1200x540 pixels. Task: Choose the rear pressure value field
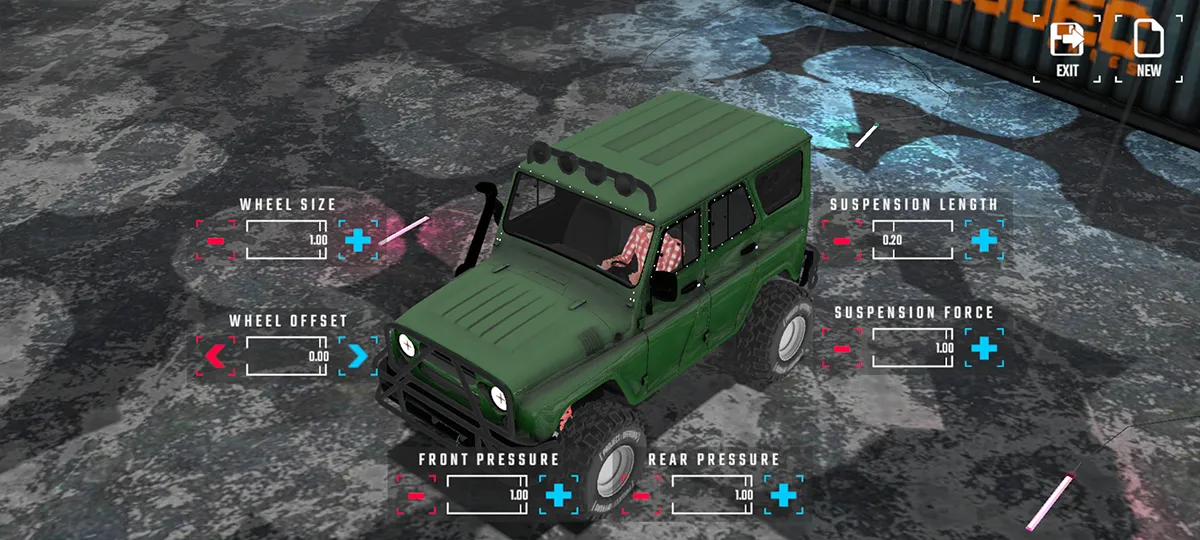(713, 495)
